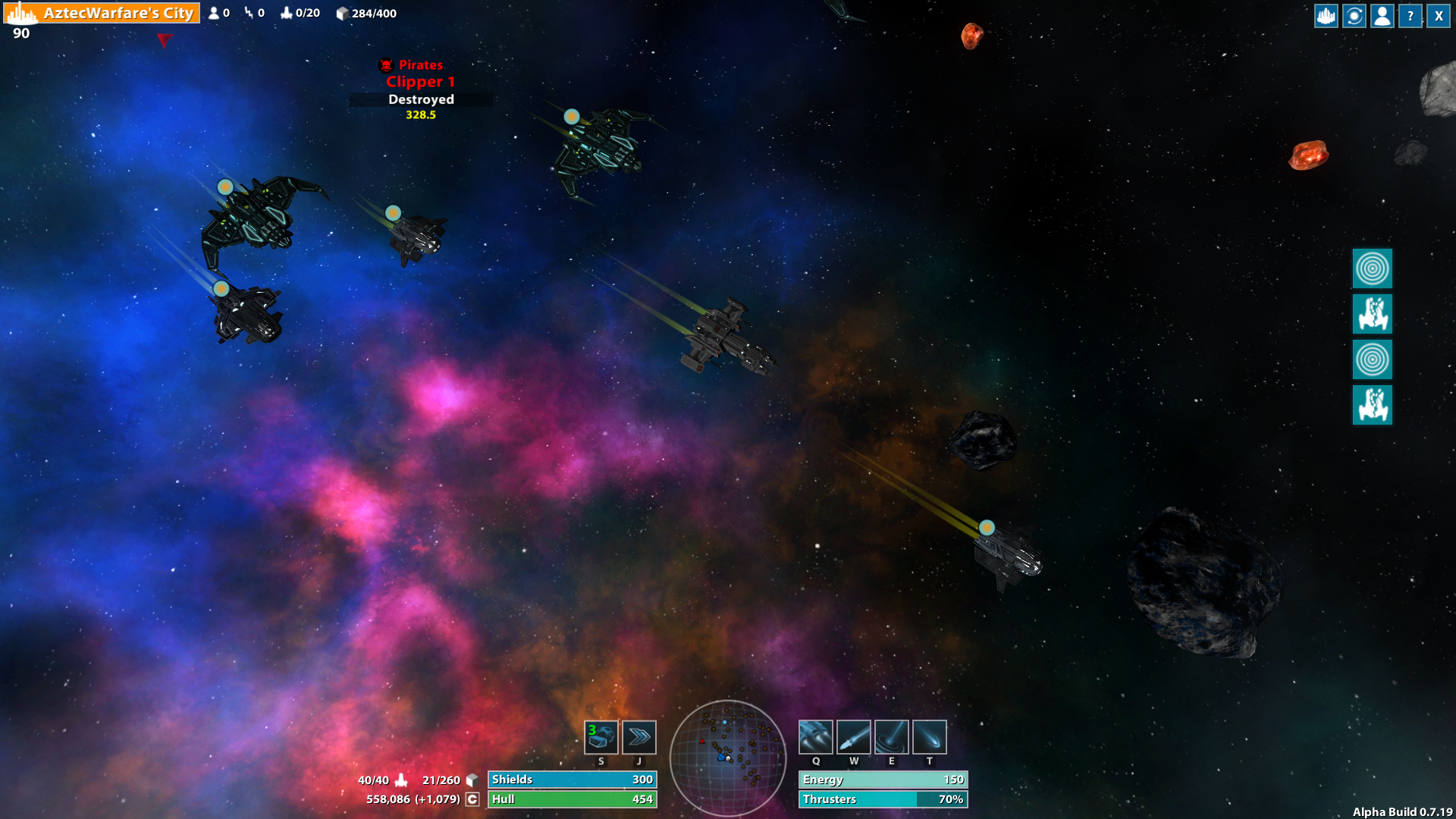Activate the Q missile barrage ability
Image resolution: width=1456 pixels, height=819 pixels.
pos(816,736)
